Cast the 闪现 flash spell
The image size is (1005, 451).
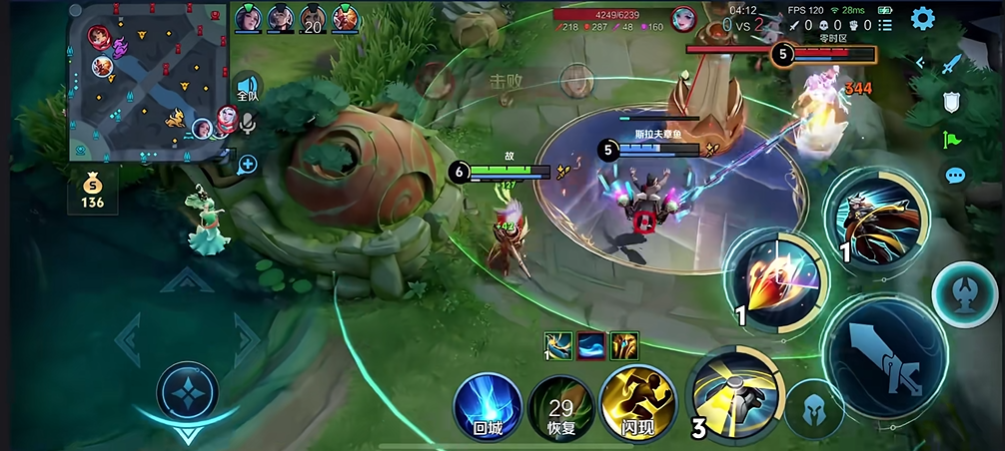point(633,404)
